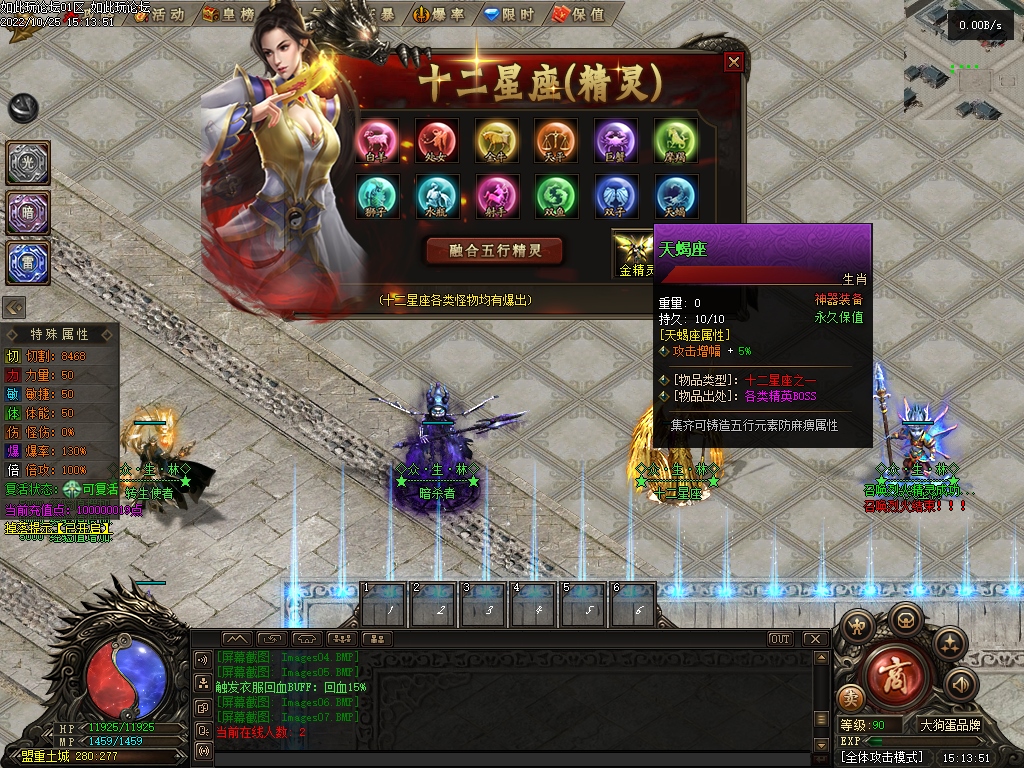This screenshot has height=768, width=1024.
Task: Open the 活动 events menu
Action: pos(159,15)
